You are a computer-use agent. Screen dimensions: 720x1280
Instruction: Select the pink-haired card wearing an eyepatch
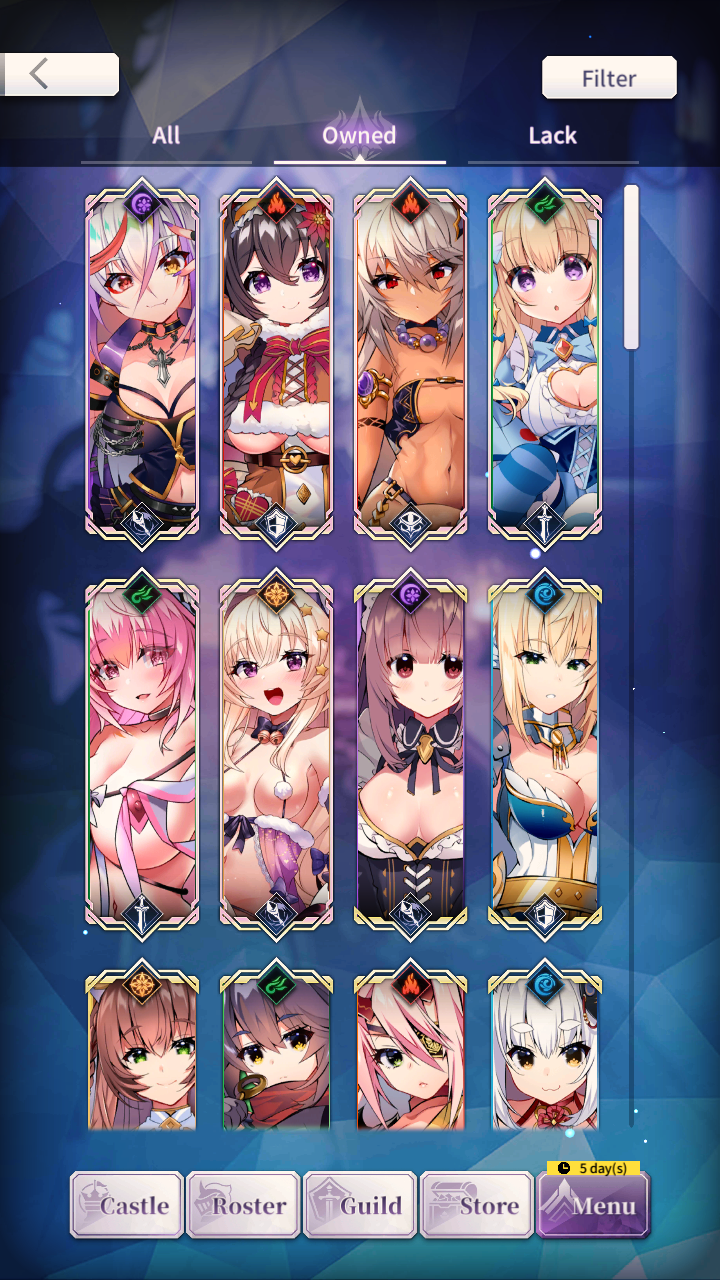coord(410,1050)
